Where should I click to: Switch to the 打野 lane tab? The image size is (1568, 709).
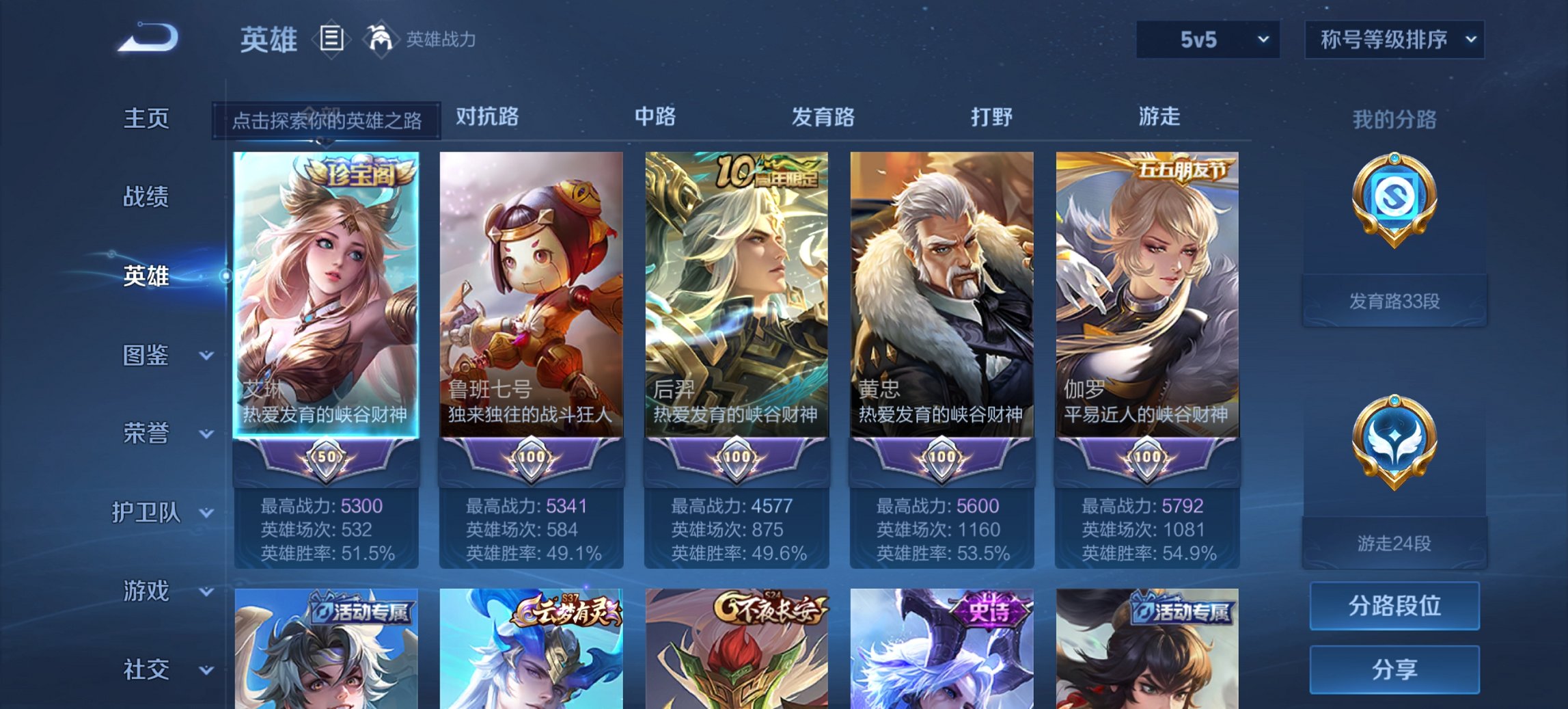click(991, 116)
